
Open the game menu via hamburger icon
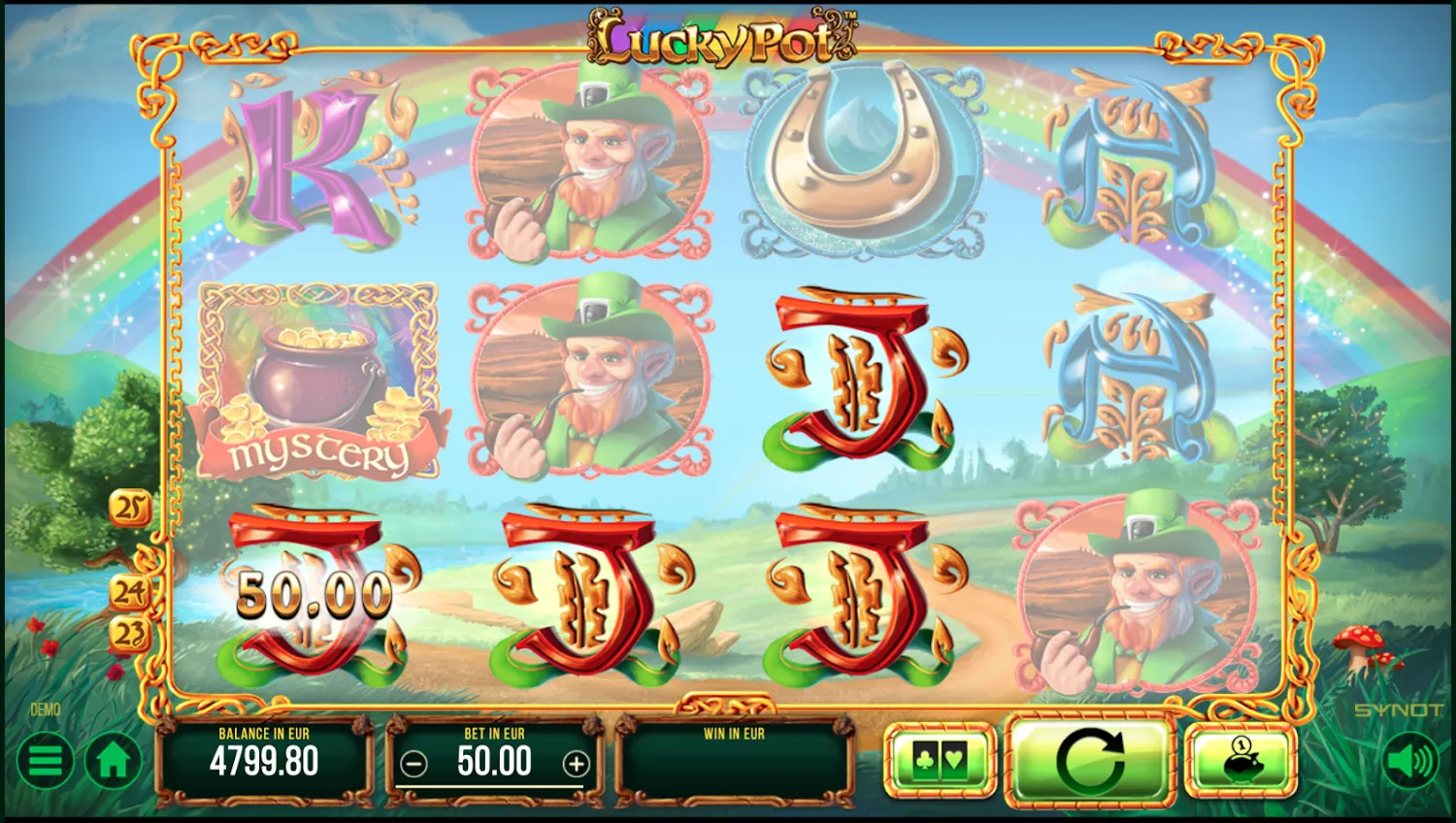(x=44, y=761)
